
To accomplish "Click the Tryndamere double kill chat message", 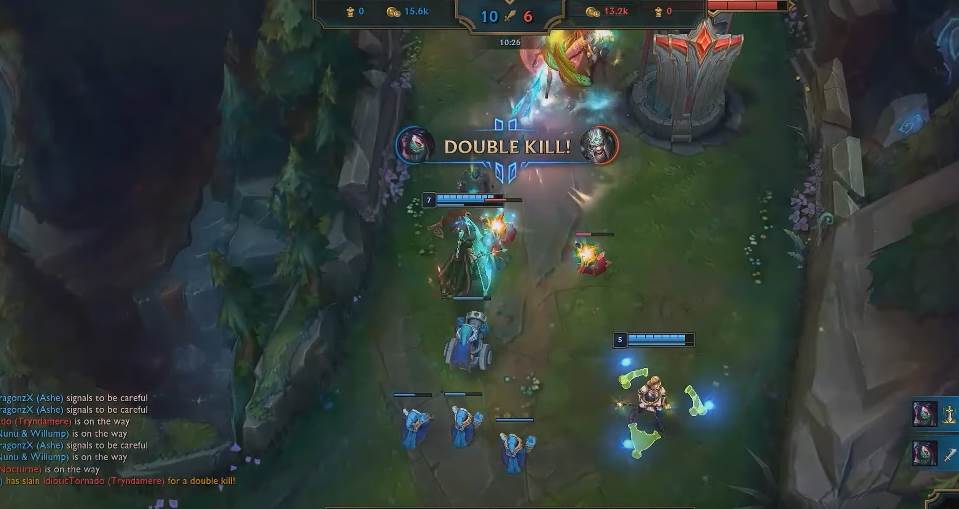I will 118,481.
